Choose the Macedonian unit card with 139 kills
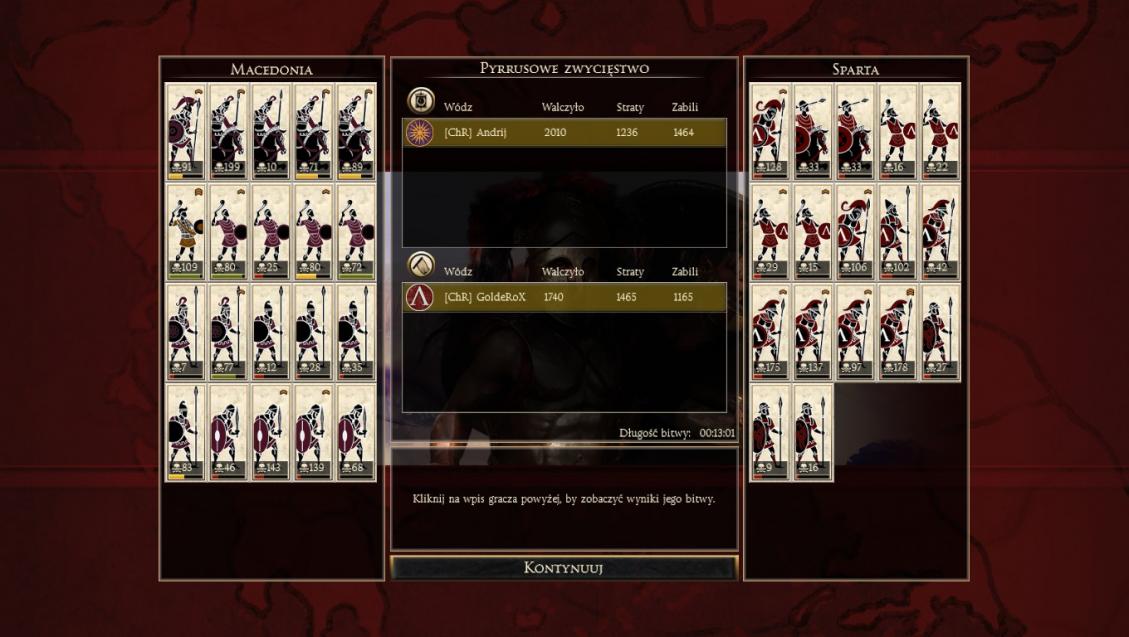Image resolution: width=1129 pixels, height=637 pixels. point(313,432)
